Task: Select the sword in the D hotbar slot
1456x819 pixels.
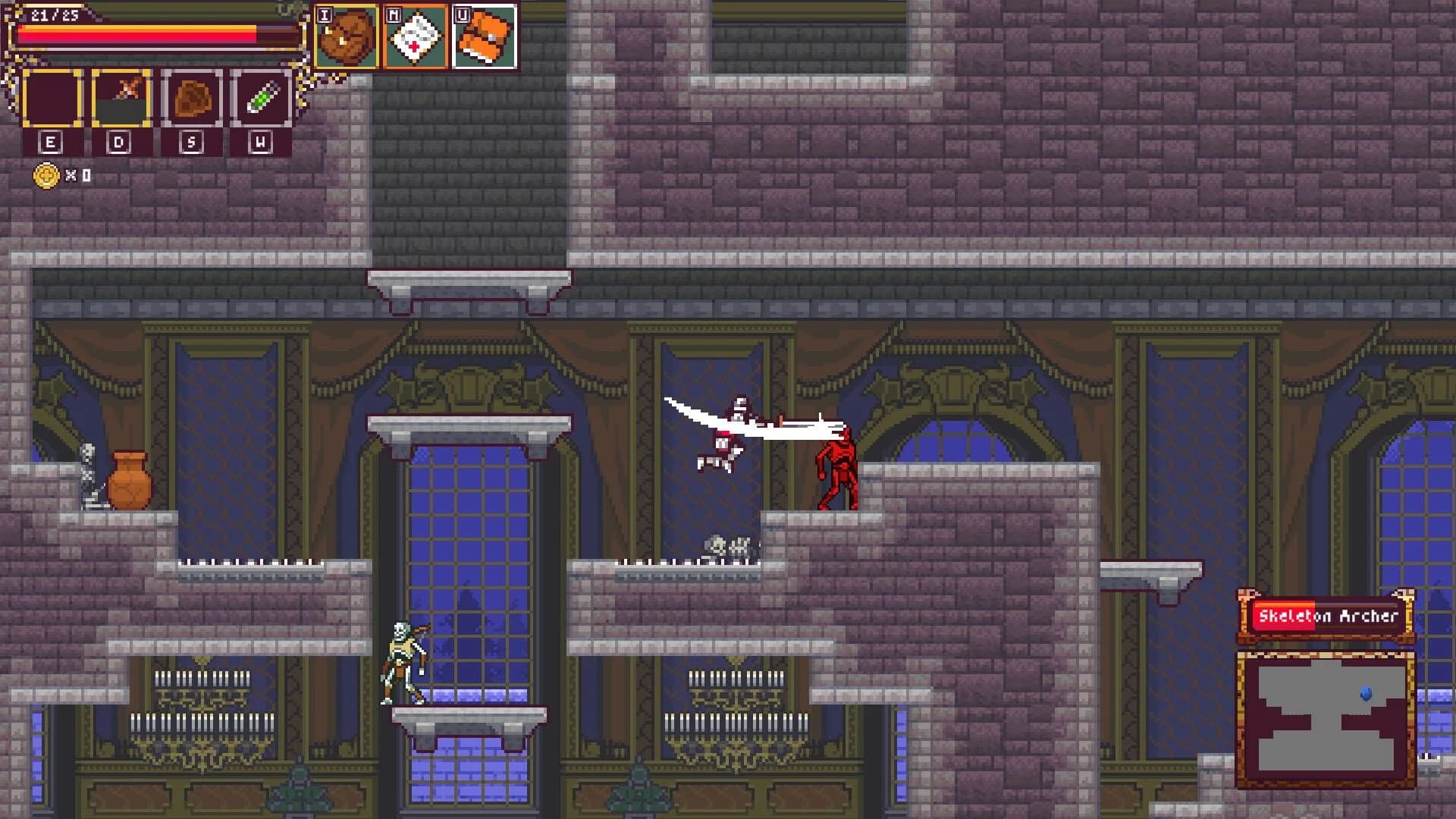Action: (x=121, y=97)
